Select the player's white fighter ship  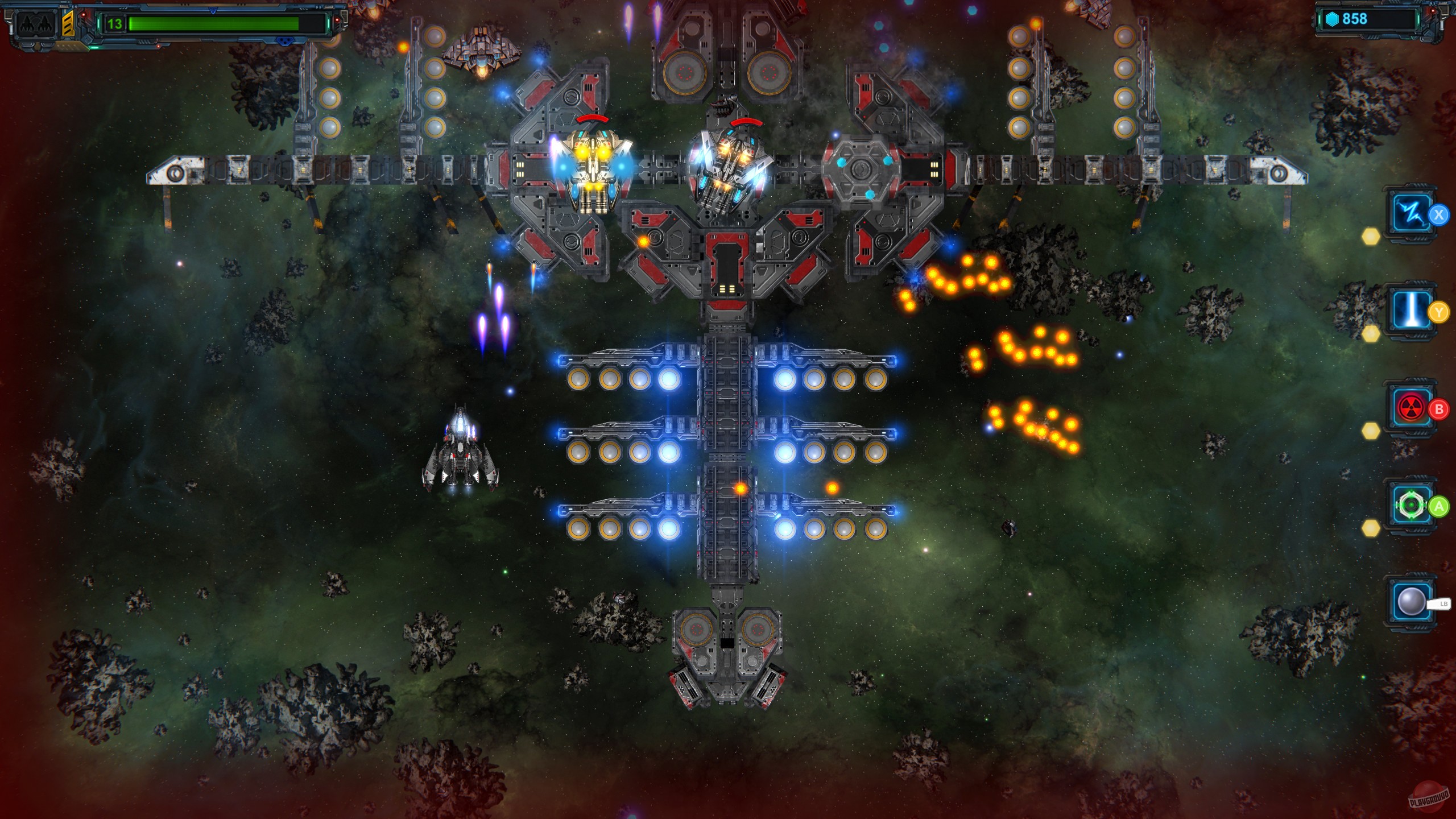(462, 461)
